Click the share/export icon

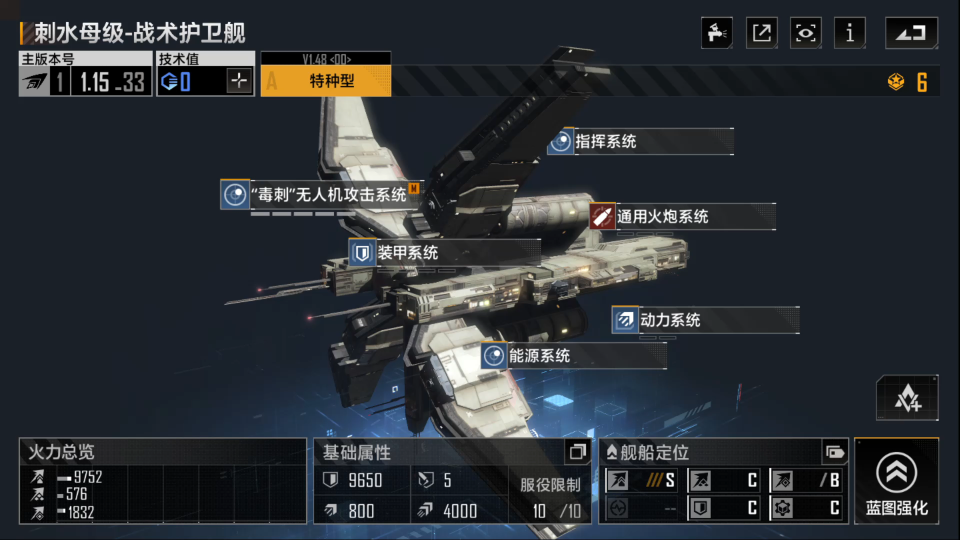click(x=762, y=33)
